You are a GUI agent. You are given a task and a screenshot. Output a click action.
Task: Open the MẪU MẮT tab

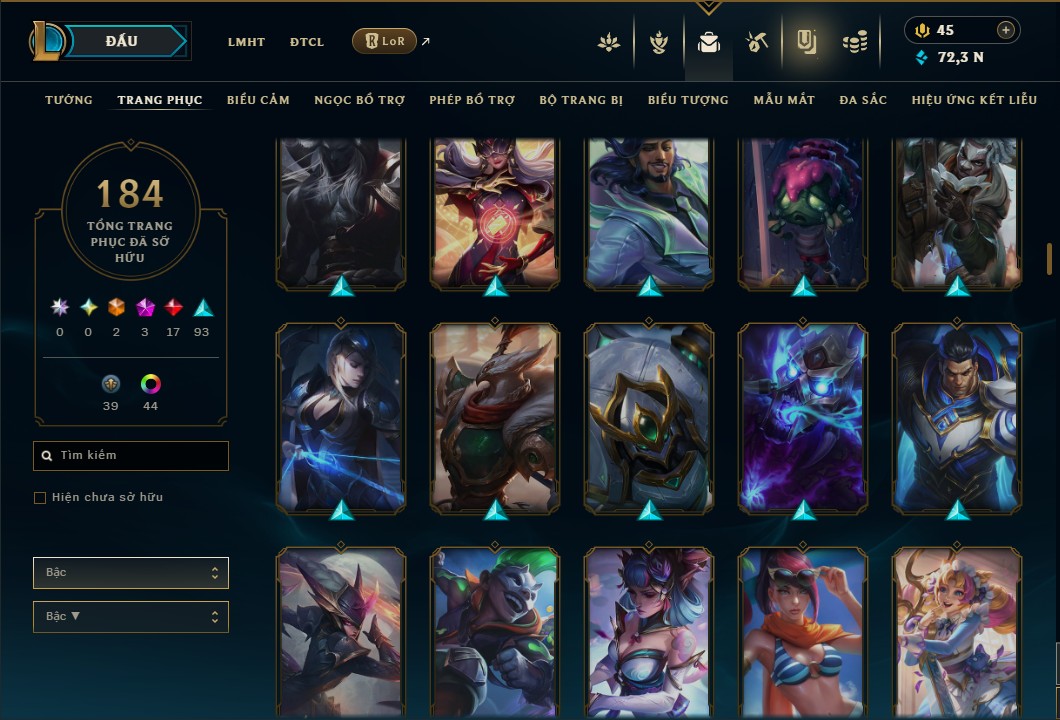pyautogui.click(x=784, y=100)
